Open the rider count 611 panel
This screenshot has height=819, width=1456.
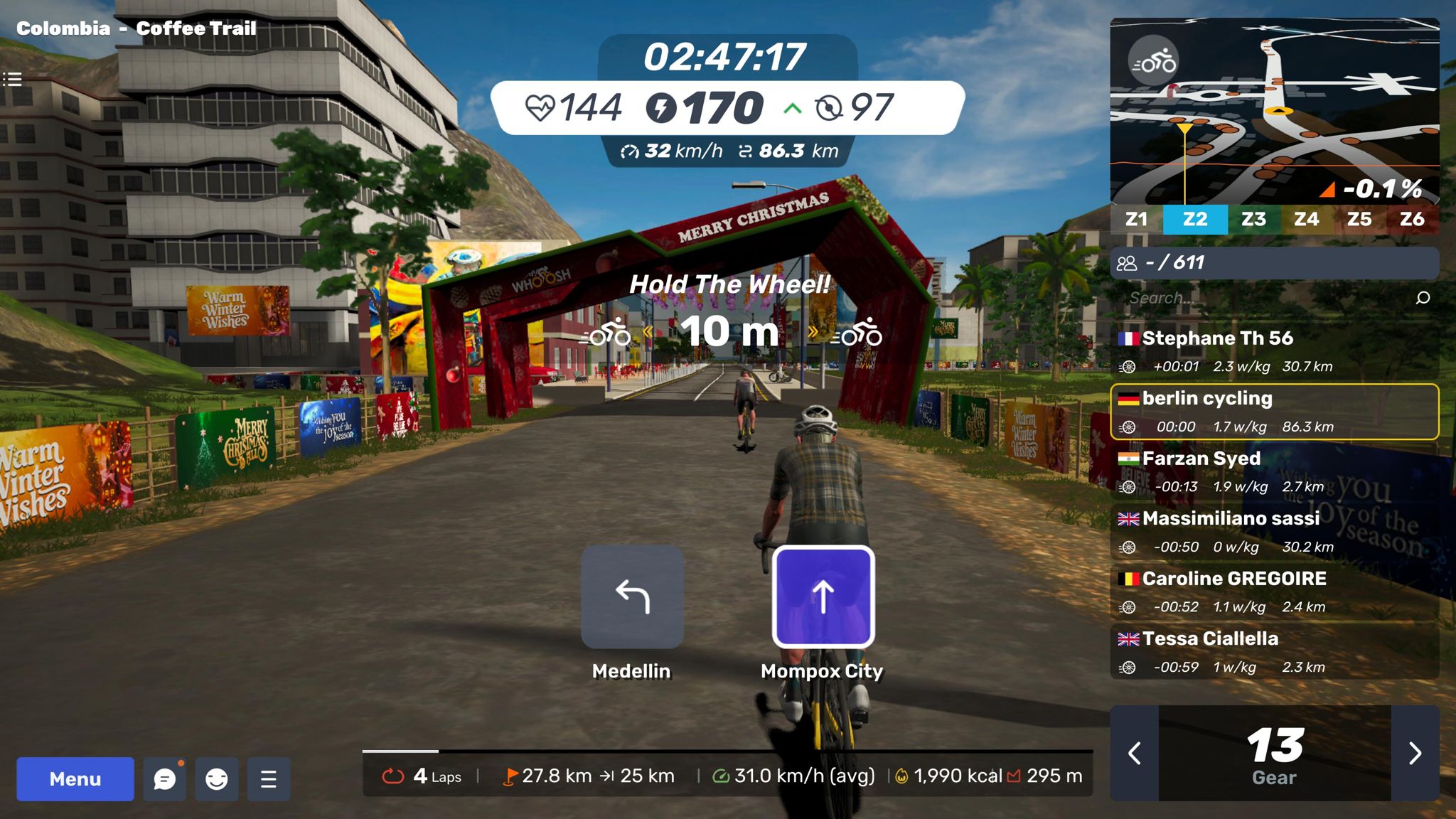(x=1274, y=263)
